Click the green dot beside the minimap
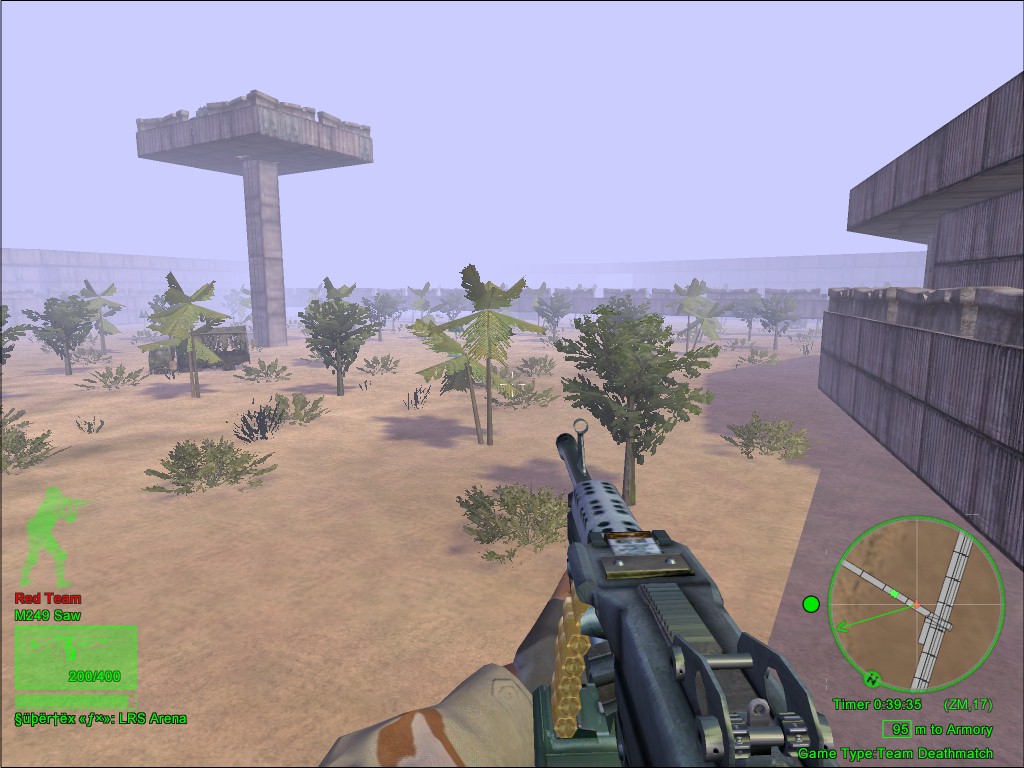Image resolution: width=1024 pixels, height=768 pixels. 811,604
